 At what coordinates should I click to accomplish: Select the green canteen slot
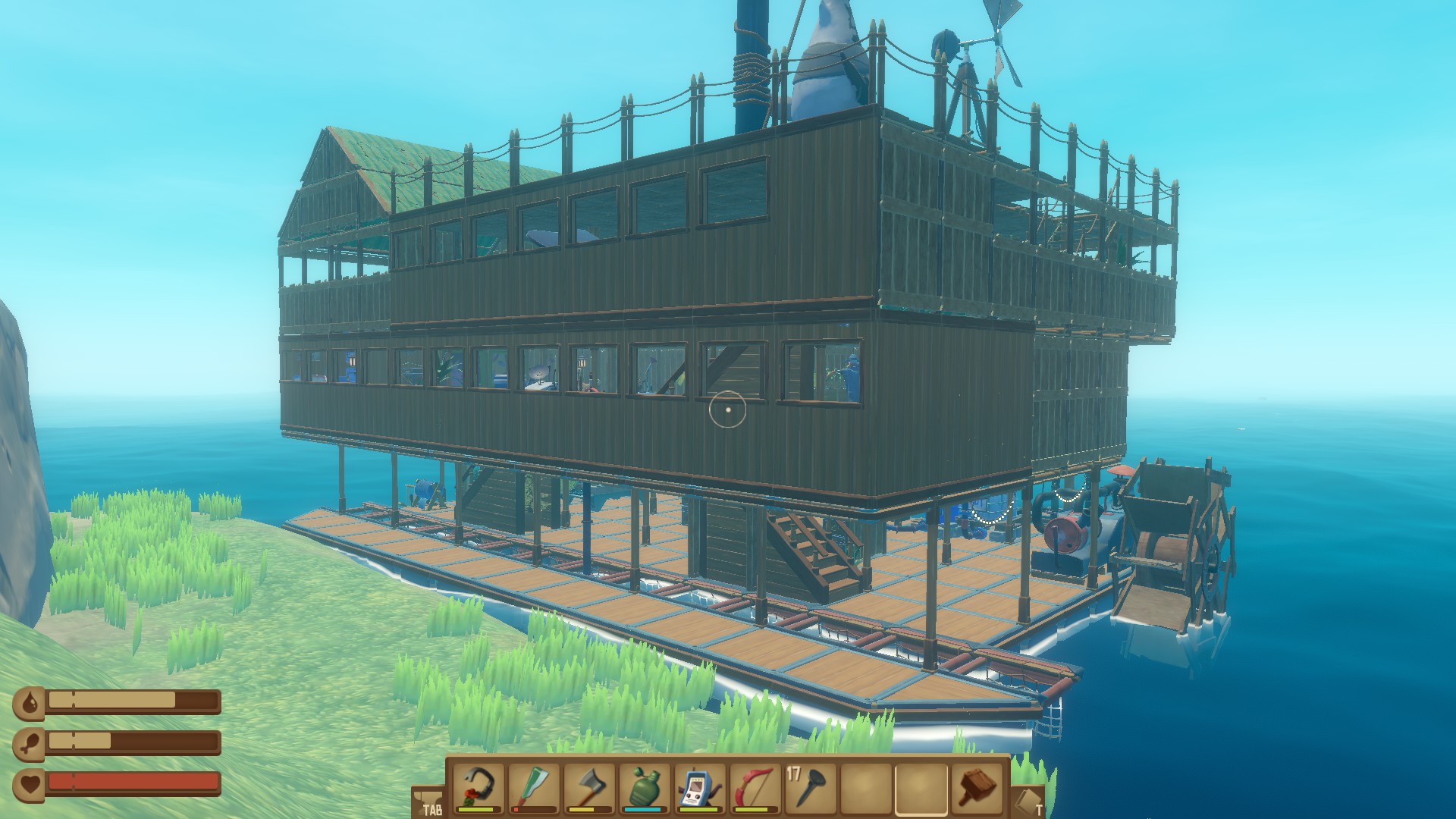(x=645, y=788)
